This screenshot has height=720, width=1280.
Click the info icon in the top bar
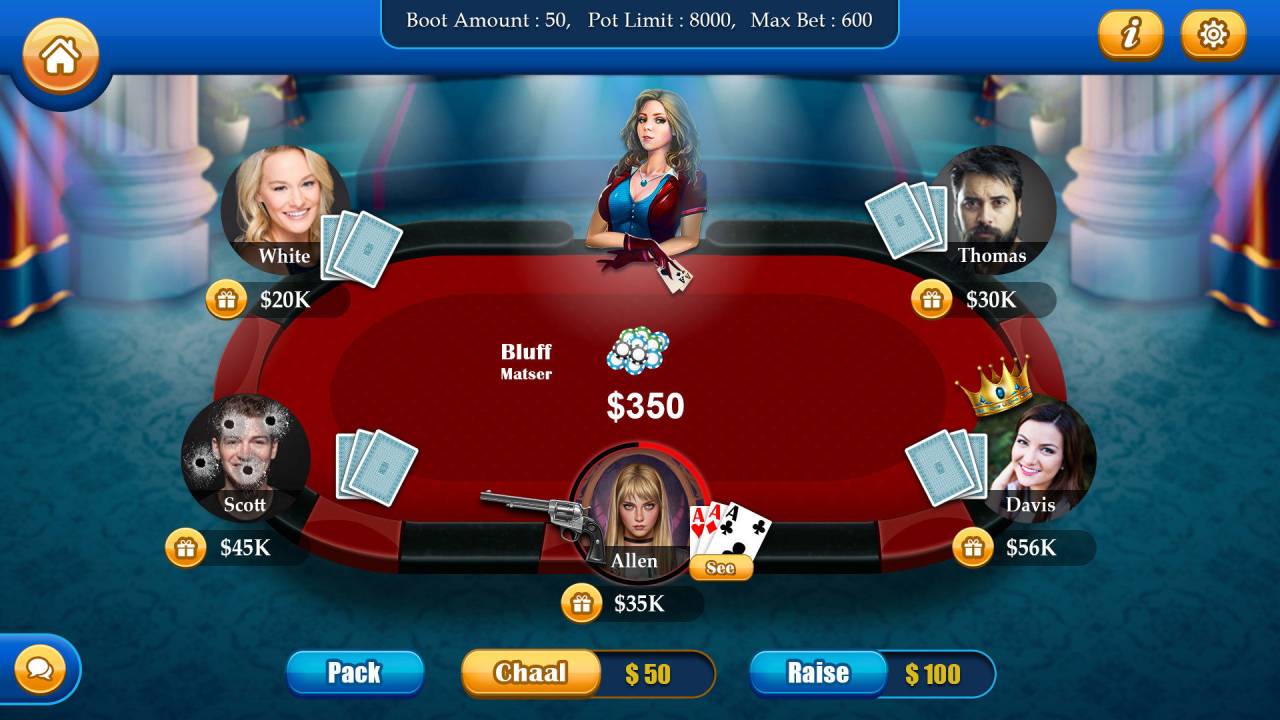coord(1131,34)
